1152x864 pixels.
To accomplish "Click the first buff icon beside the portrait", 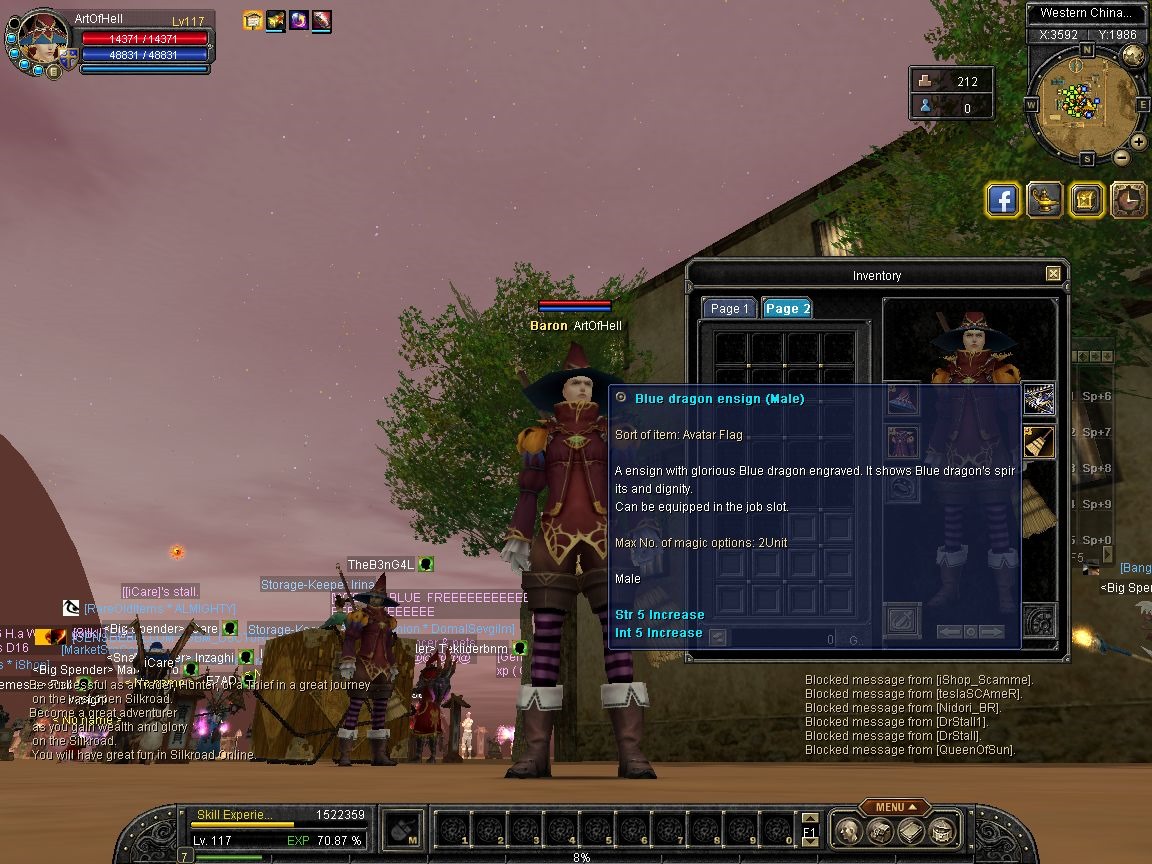I will [x=253, y=20].
